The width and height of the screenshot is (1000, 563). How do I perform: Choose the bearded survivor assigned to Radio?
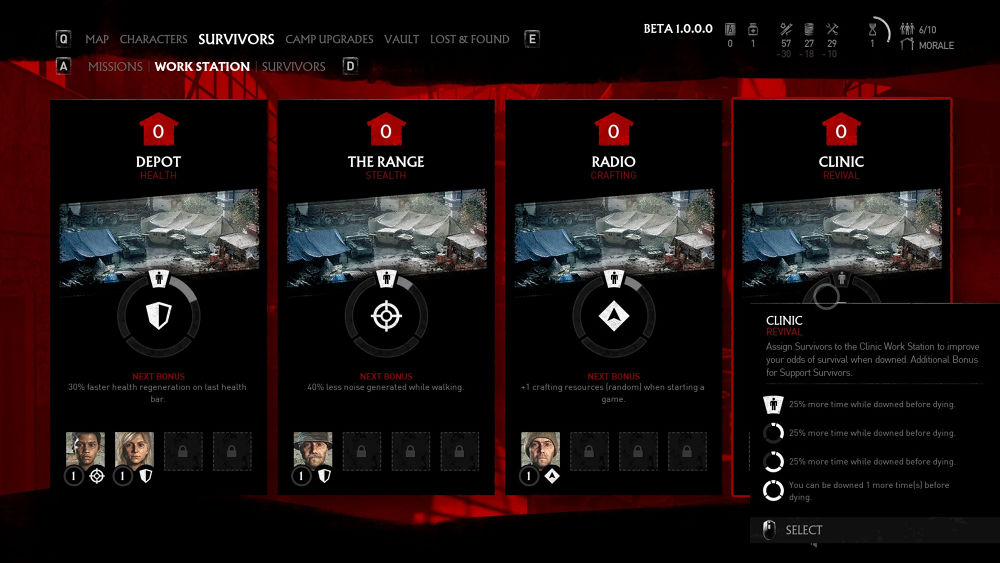point(540,451)
